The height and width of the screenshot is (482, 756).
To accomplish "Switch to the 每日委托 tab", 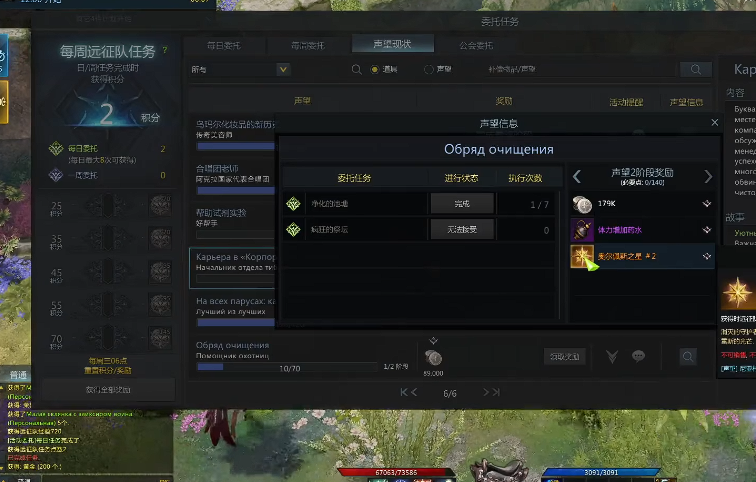I will click(223, 45).
